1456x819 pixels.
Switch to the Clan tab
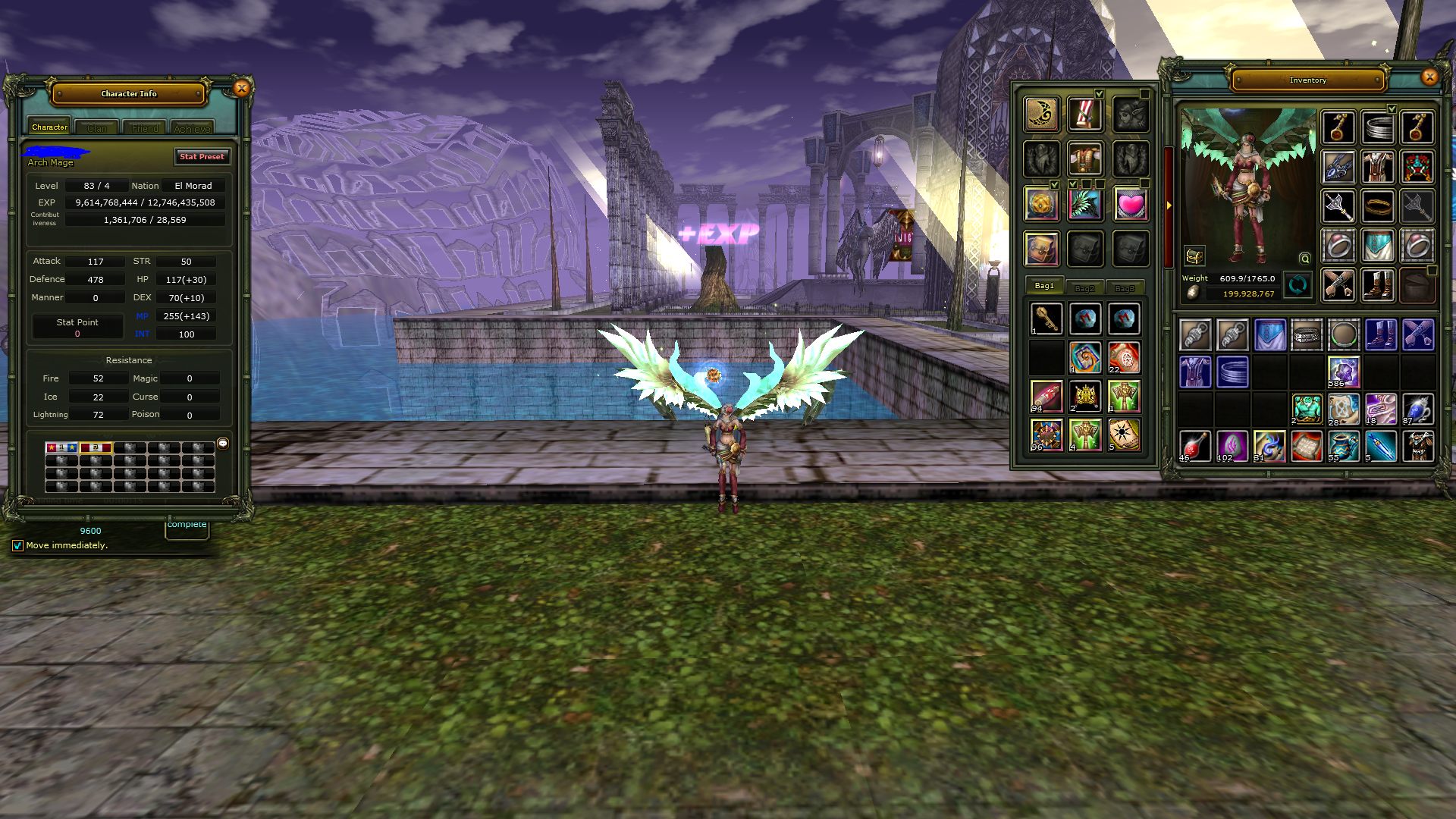(97, 128)
